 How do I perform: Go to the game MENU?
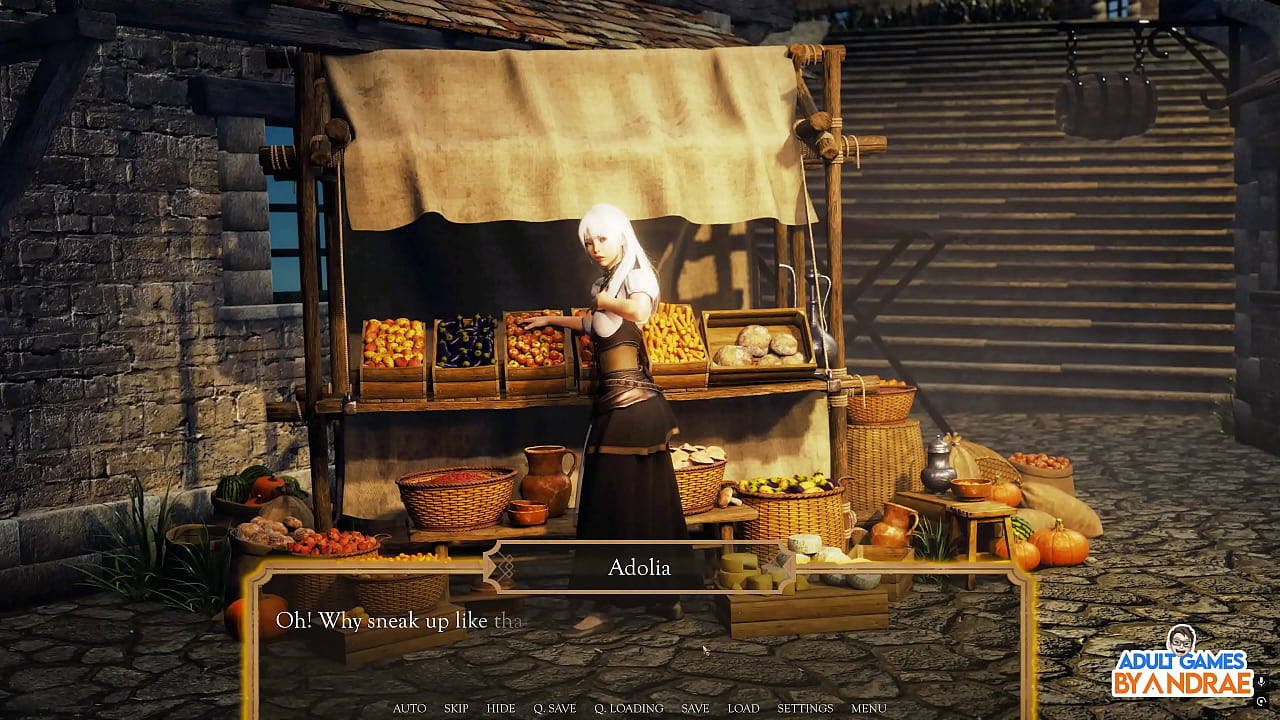(x=868, y=708)
